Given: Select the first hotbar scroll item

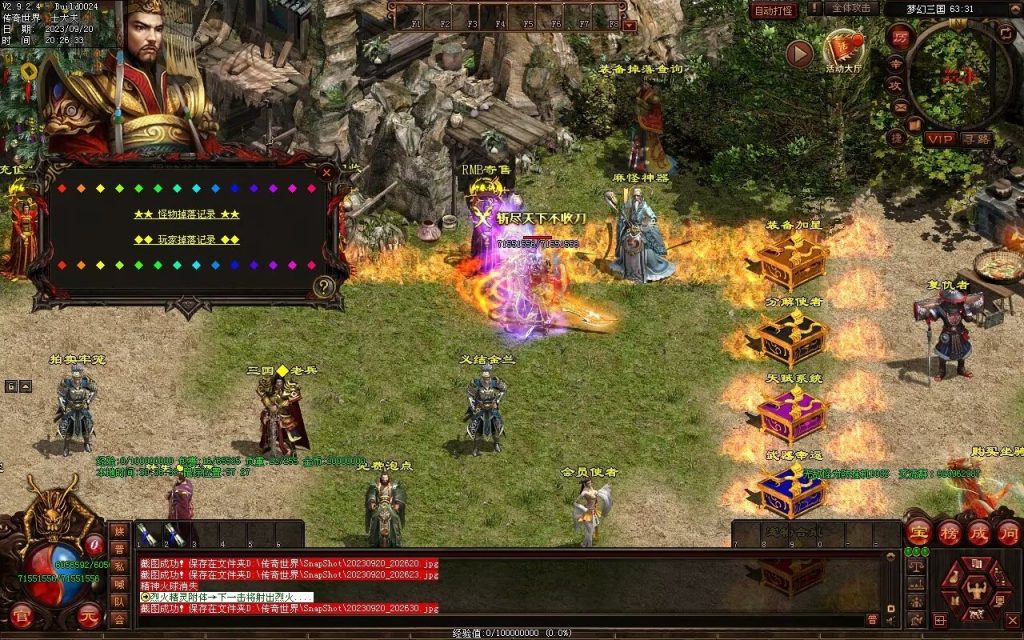Looking at the screenshot, I should (x=146, y=535).
